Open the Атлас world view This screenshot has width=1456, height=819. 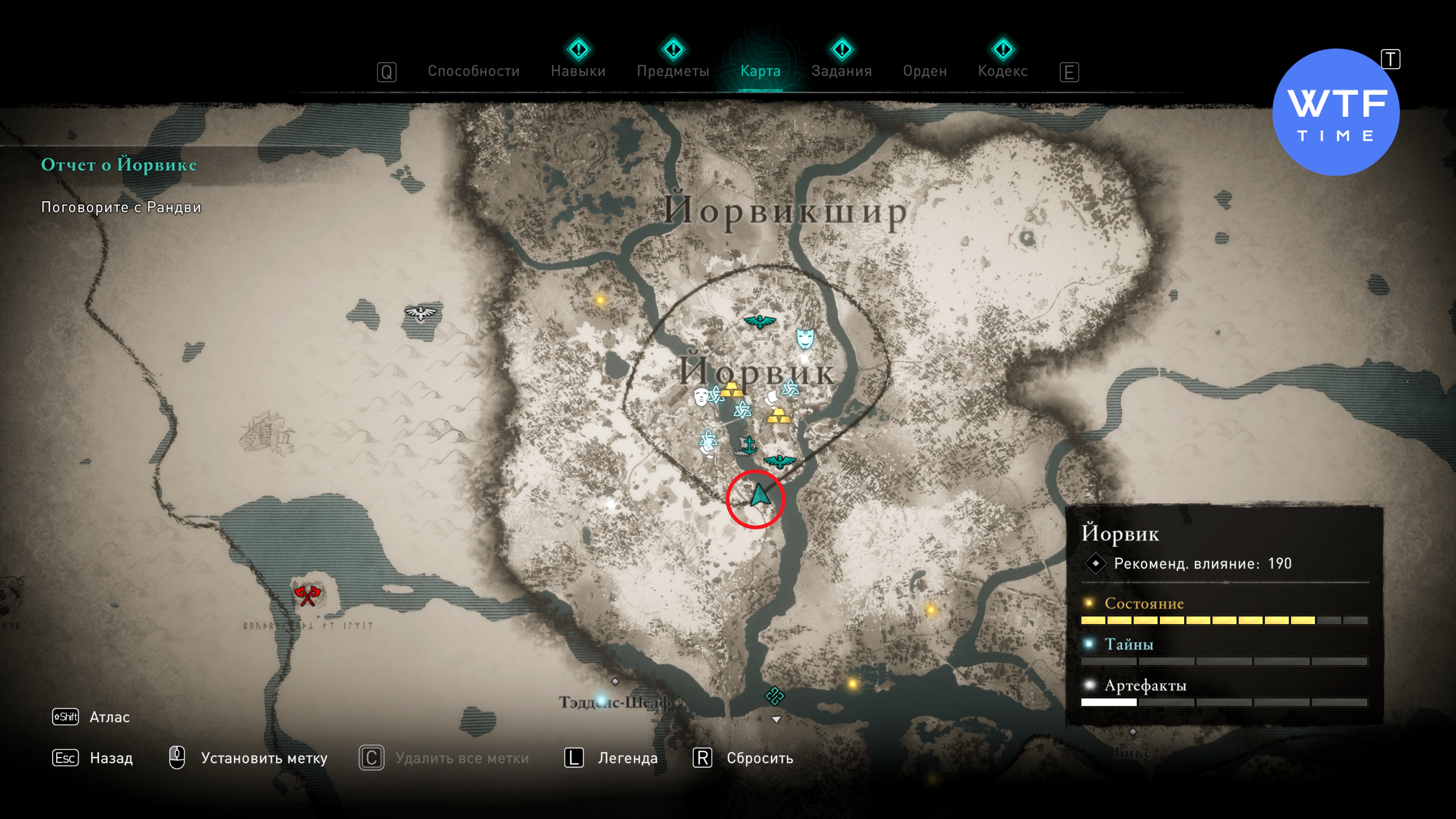109,717
